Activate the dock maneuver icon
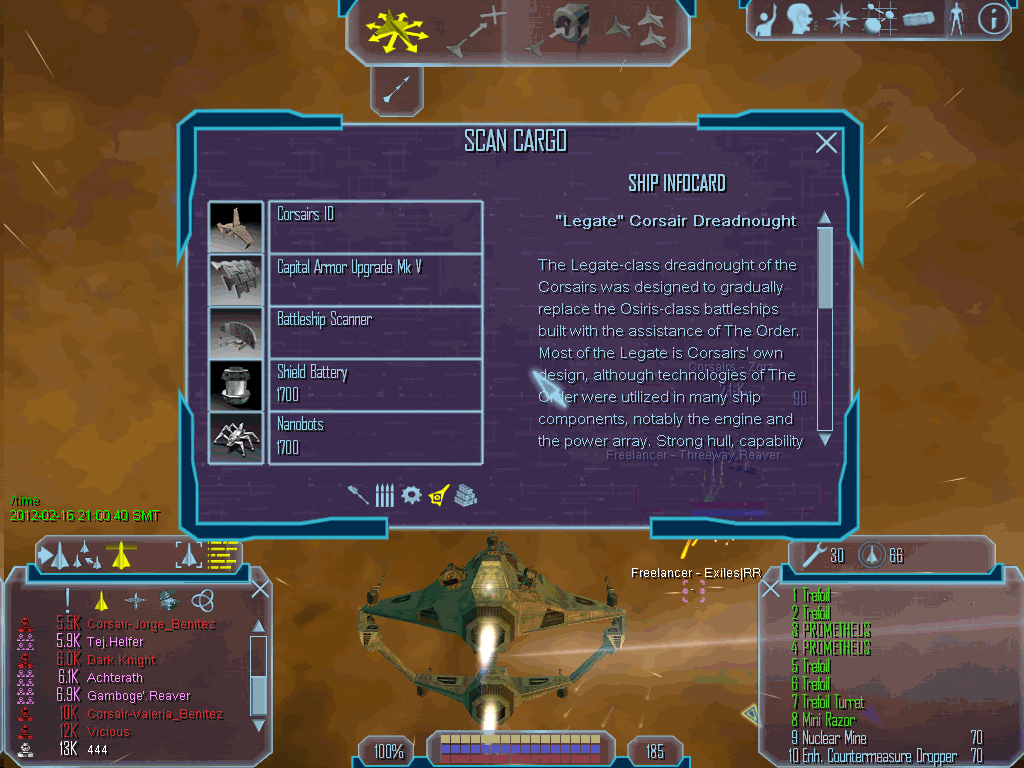1024x768 pixels. point(563,28)
